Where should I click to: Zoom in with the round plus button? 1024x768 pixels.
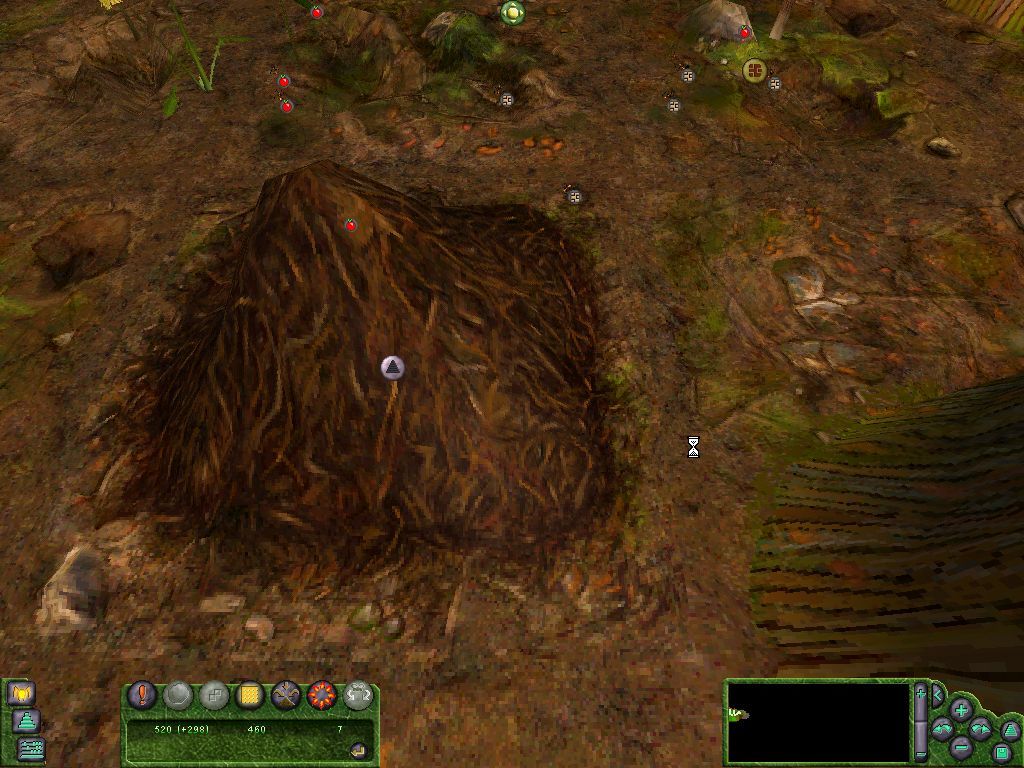click(961, 710)
